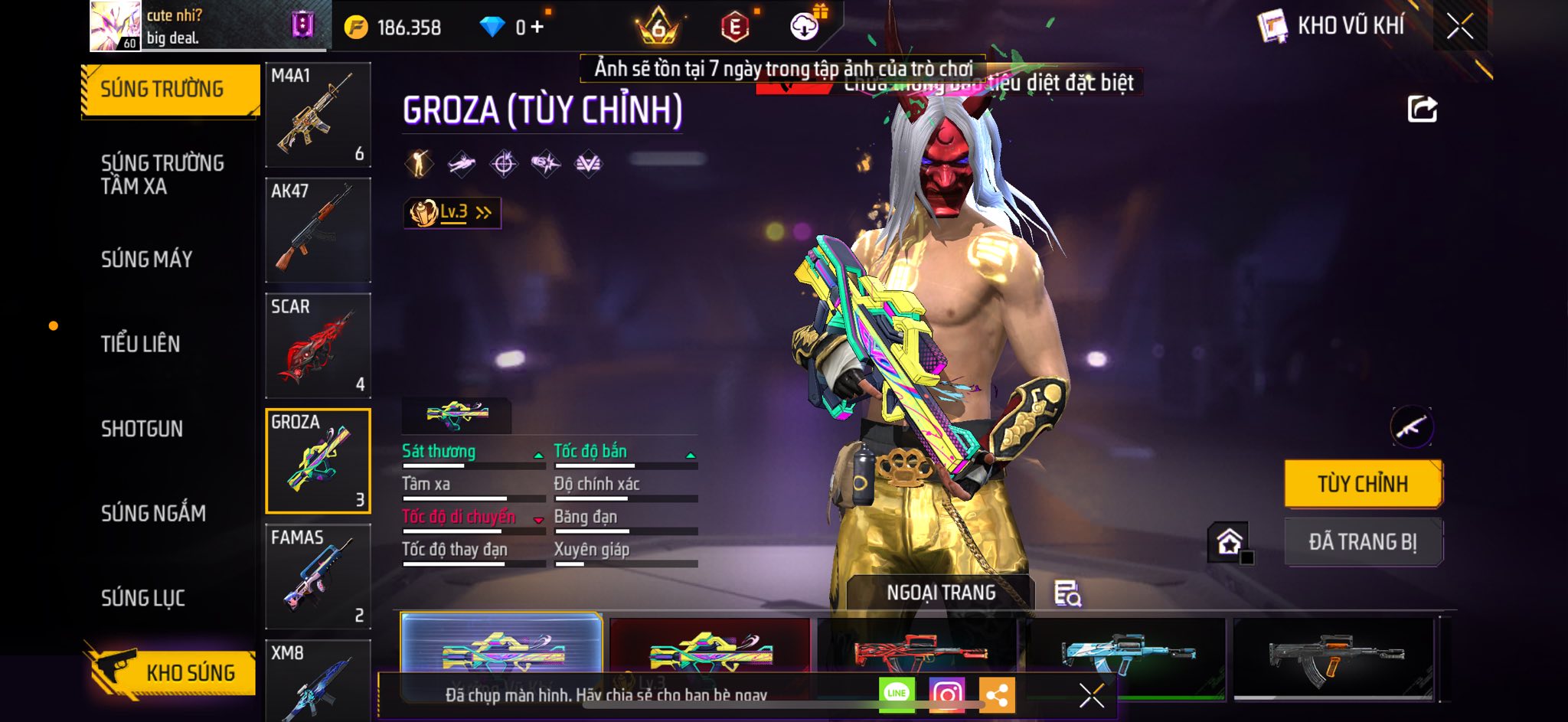
Task: Choose the Tiểu Liên category
Action: click(141, 344)
